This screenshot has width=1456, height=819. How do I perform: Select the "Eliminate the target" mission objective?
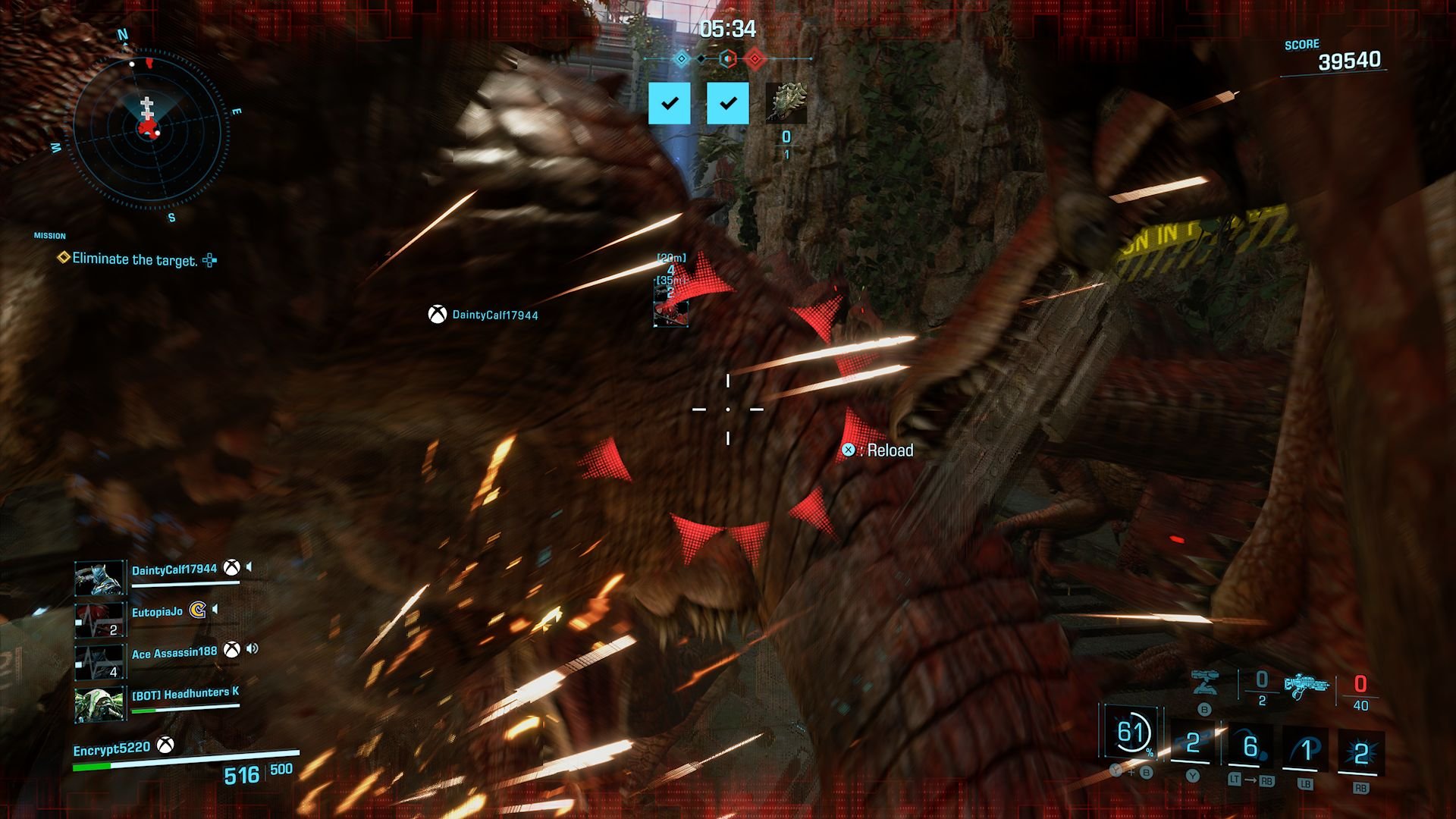134,259
